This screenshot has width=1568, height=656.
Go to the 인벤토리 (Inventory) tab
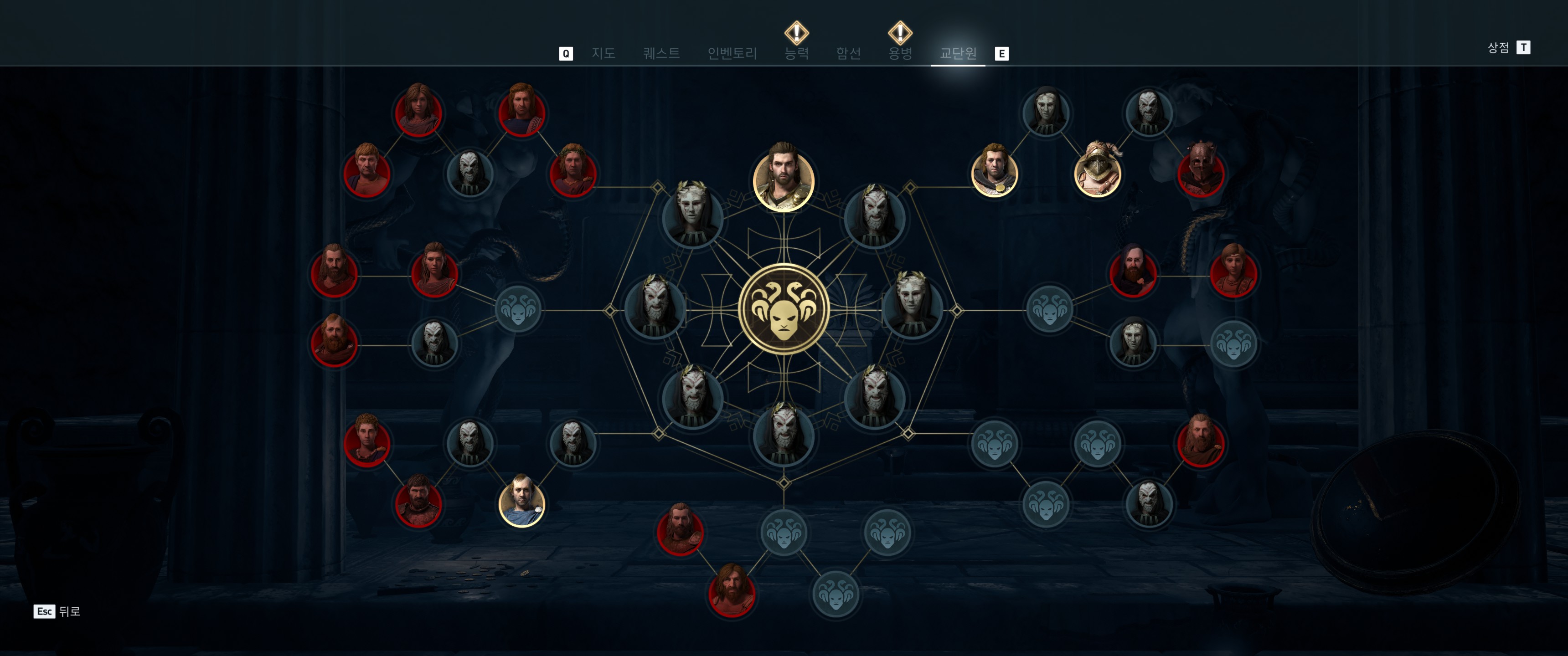coord(732,54)
